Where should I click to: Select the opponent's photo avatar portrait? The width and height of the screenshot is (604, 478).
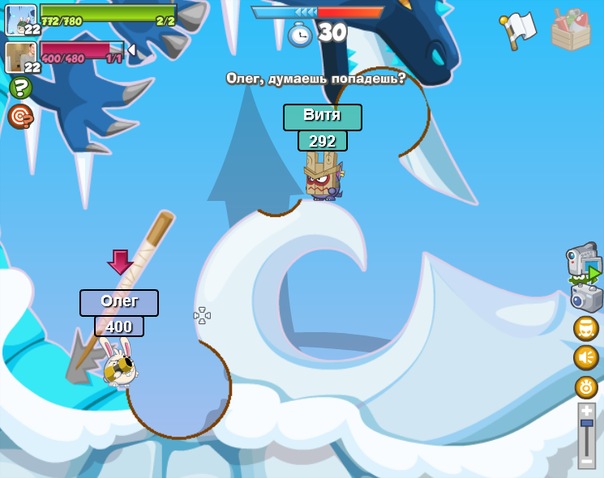20,55
